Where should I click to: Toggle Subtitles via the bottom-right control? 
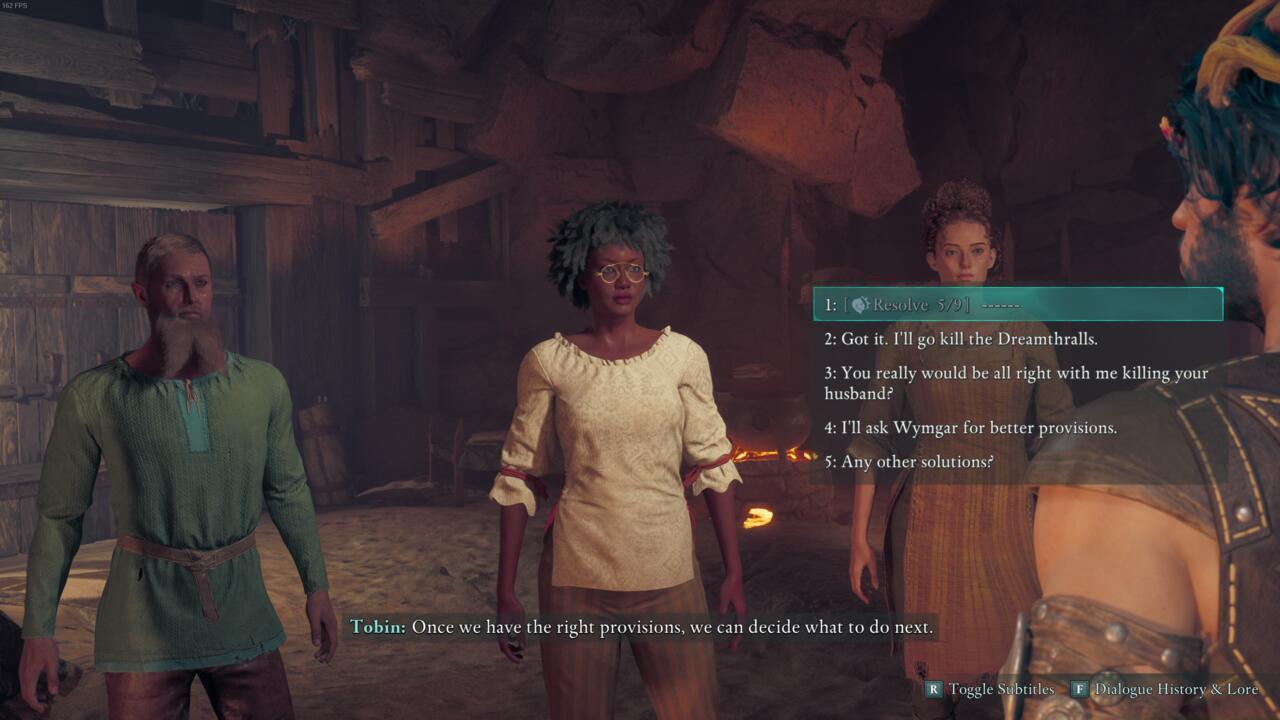(1000, 690)
